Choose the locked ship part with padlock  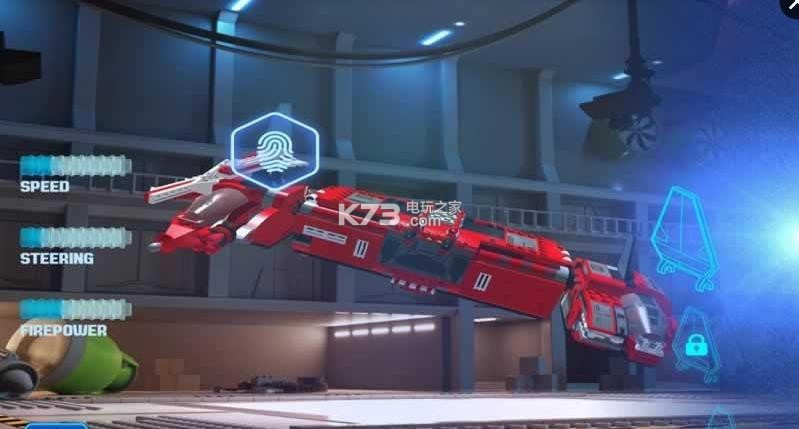point(696,345)
